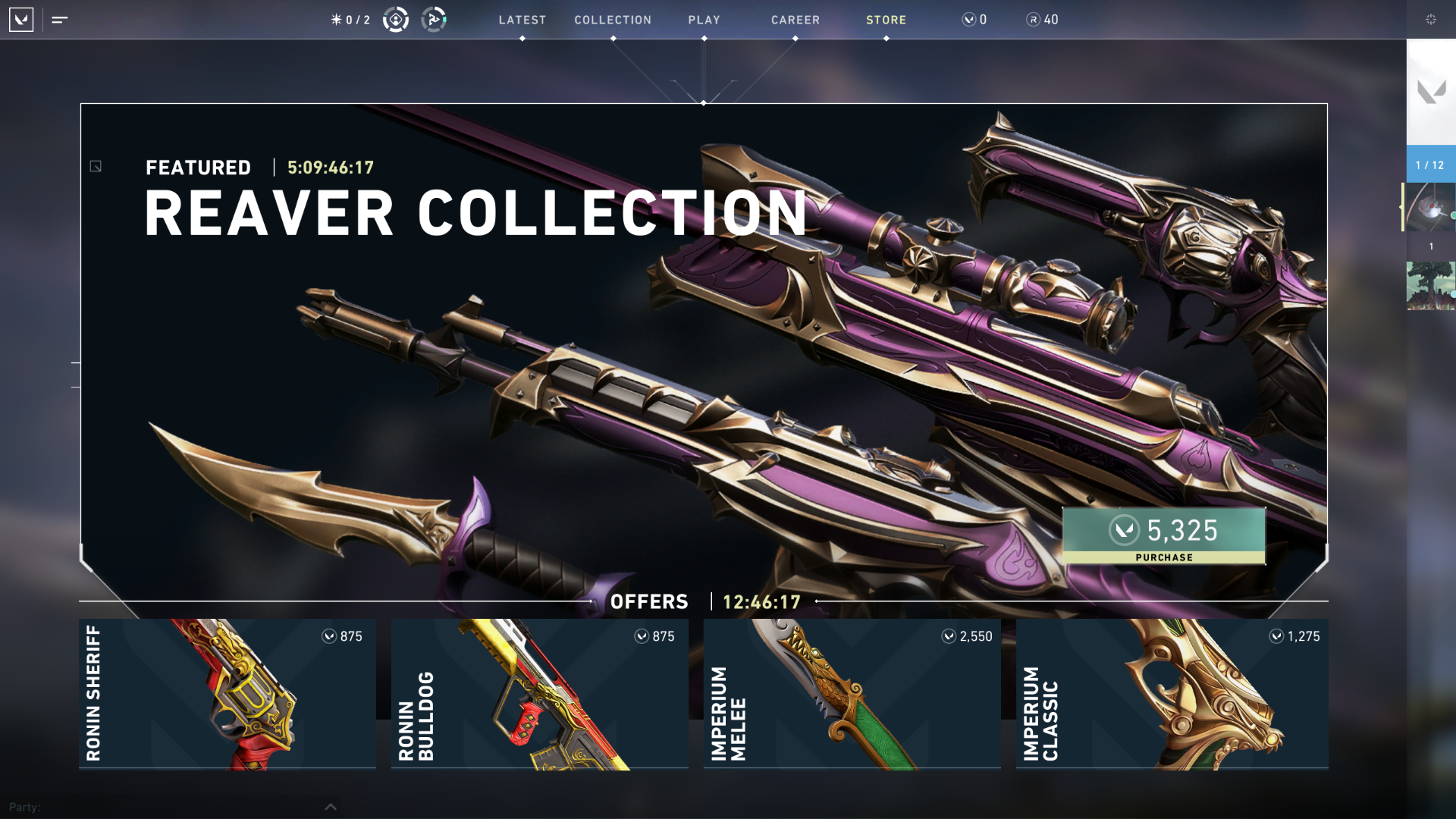Open the settings gear in top-right corner

1431,20
